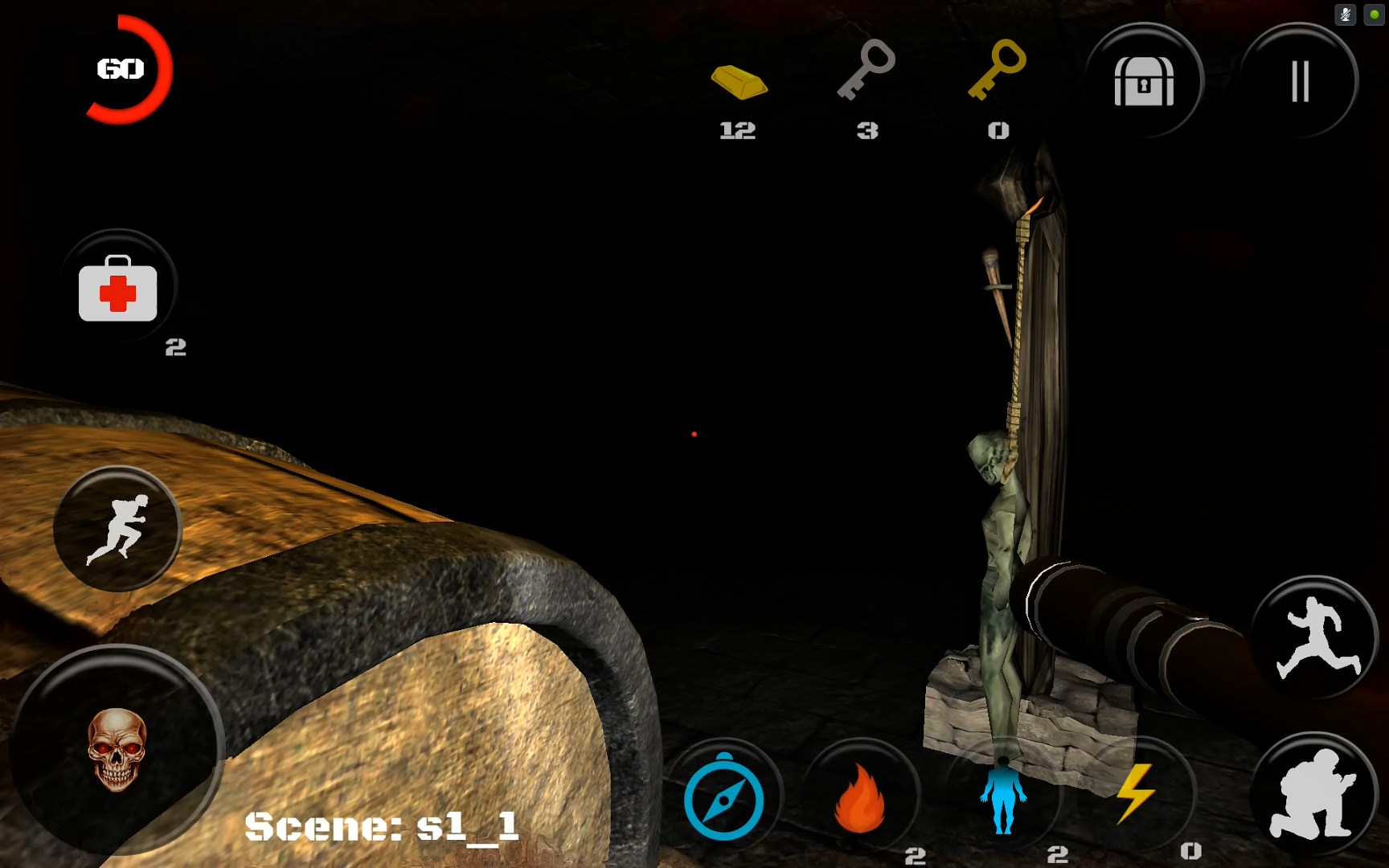The image size is (1389, 868).
Task: Open the treasure chest inventory
Action: [x=1144, y=81]
